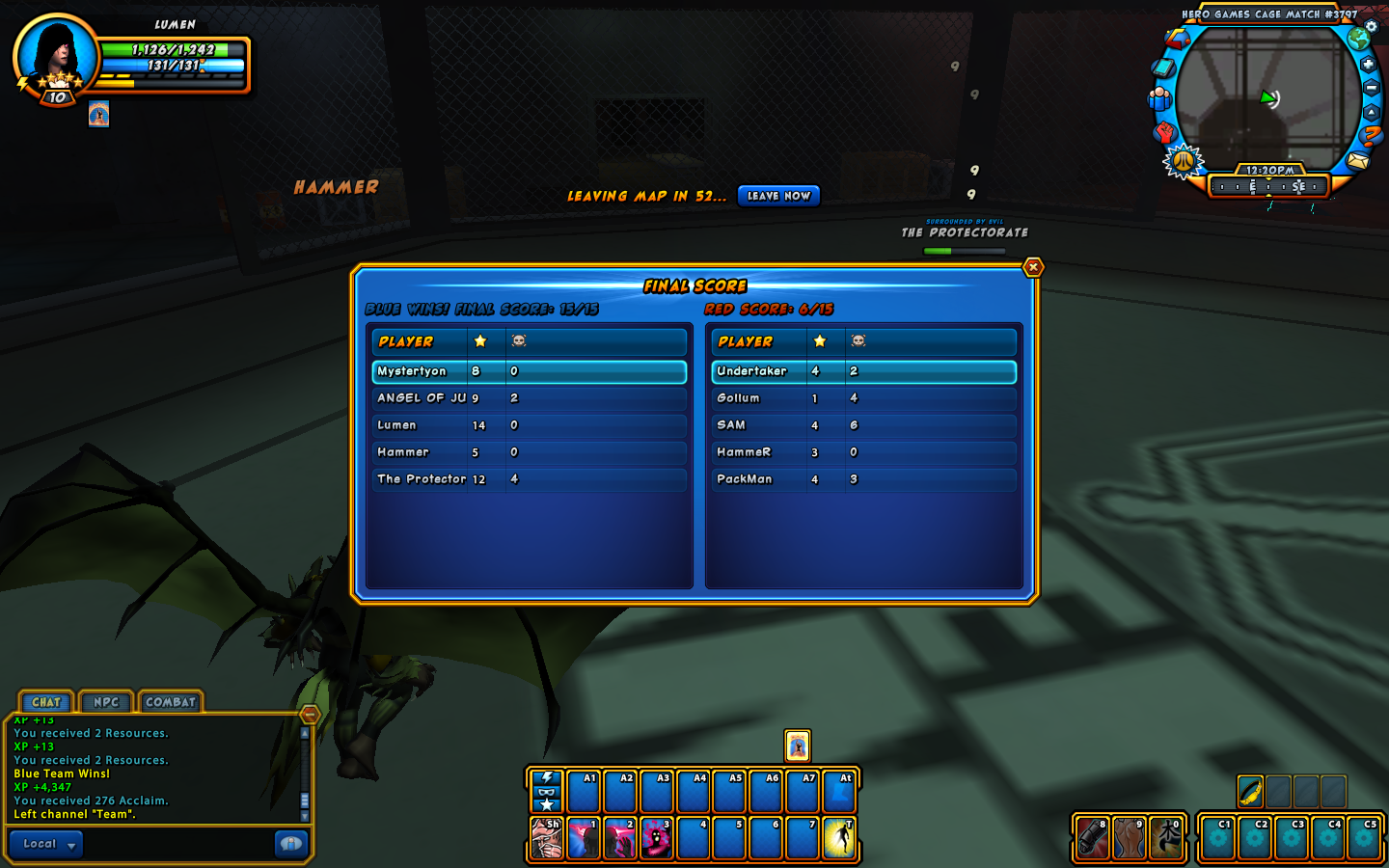Open the team menu with the blue people icon
This screenshot has height=868, width=1389.
[x=1159, y=98]
